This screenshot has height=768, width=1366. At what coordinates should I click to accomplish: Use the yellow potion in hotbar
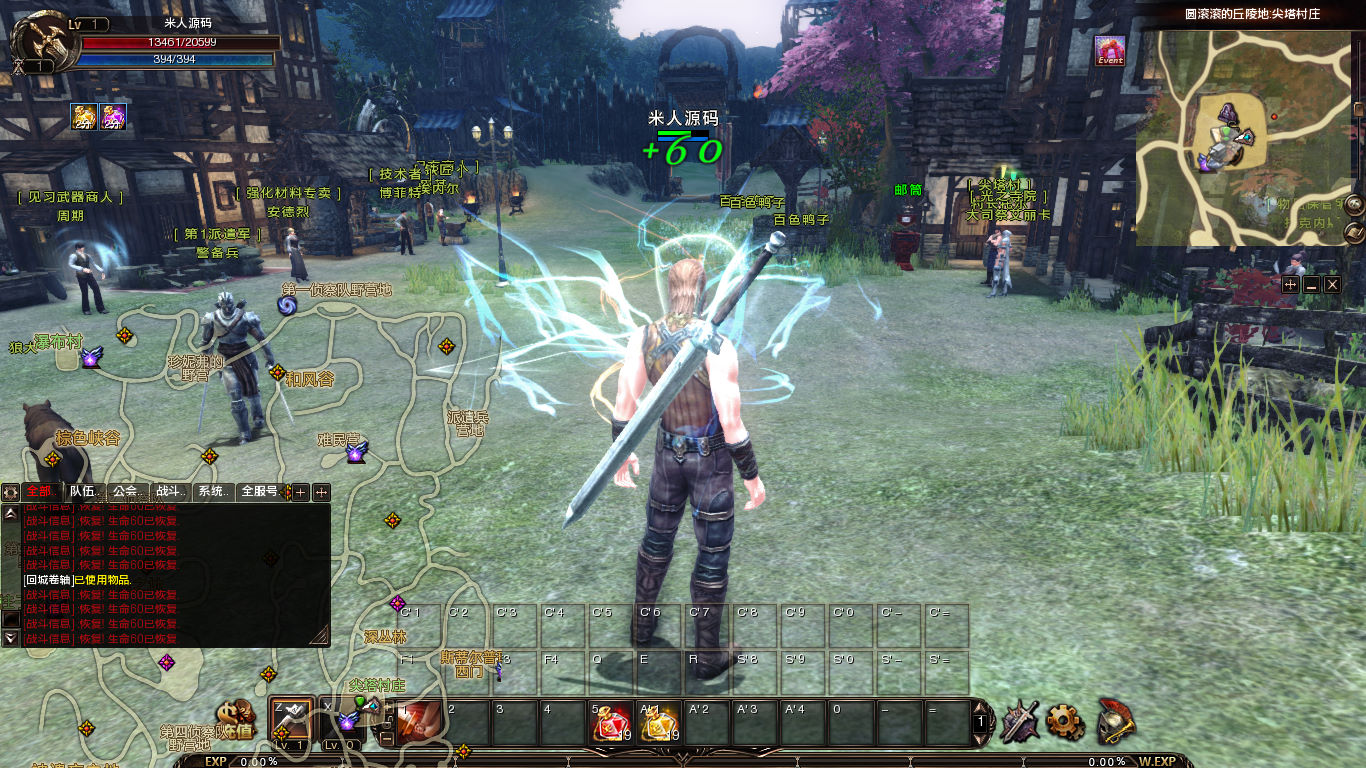pyautogui.click(x=659, y=723)
